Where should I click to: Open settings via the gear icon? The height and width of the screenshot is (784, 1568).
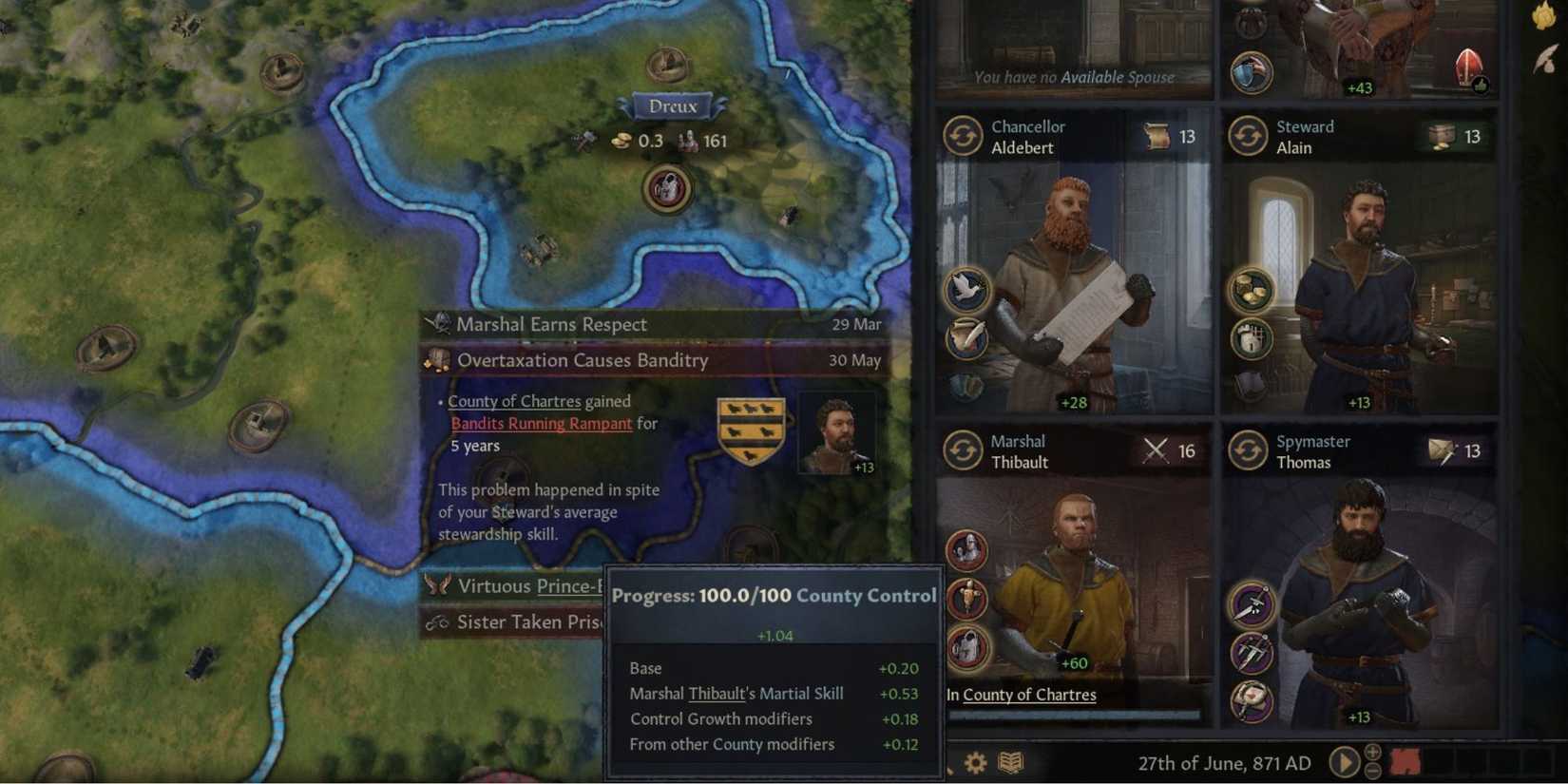pos(974,761)
